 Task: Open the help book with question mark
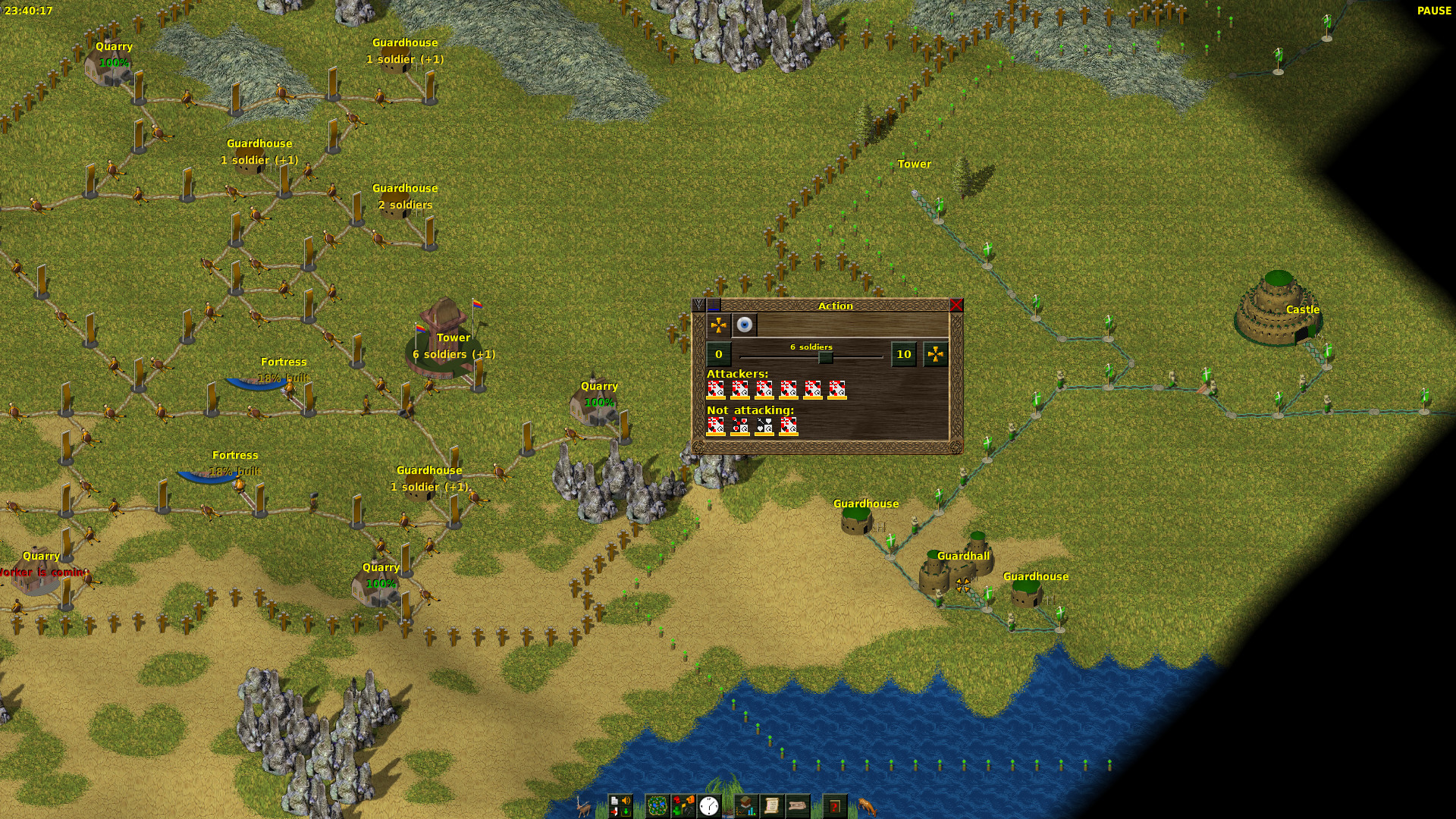click(835, 805)
